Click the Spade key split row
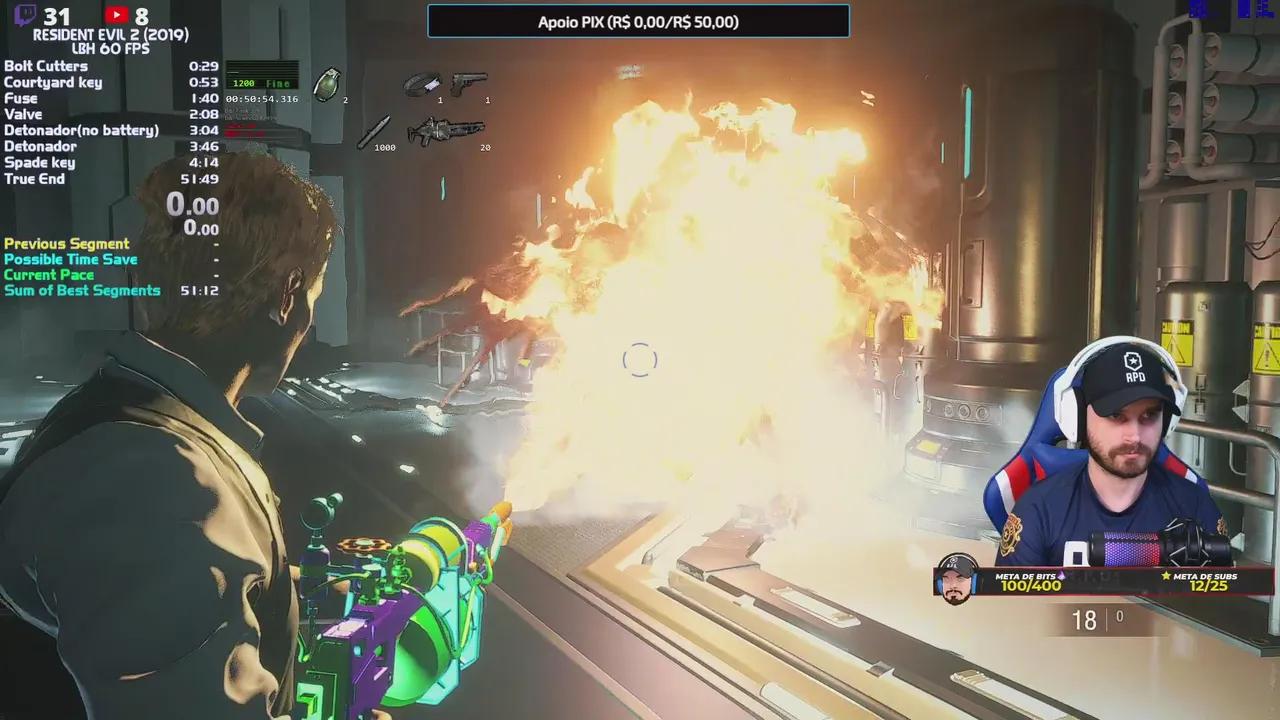 (110, 162)
